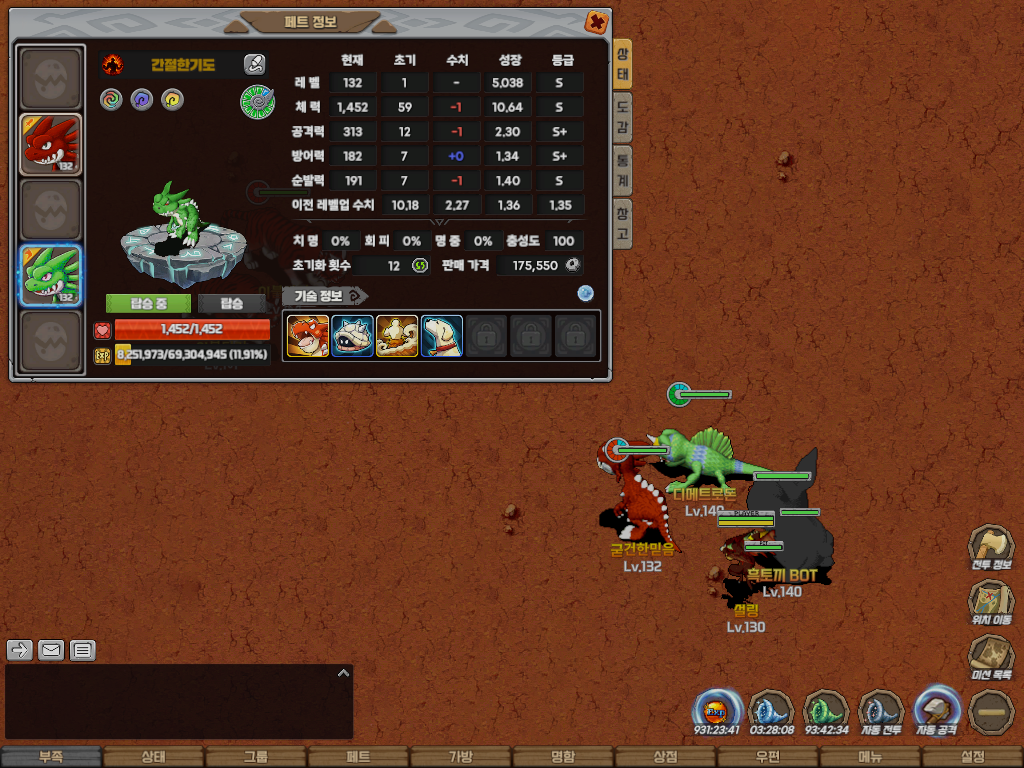The height and width of the screenshot is (768, 1024).
Task: Select the red dragon pet slot
Action: (50, 145)
